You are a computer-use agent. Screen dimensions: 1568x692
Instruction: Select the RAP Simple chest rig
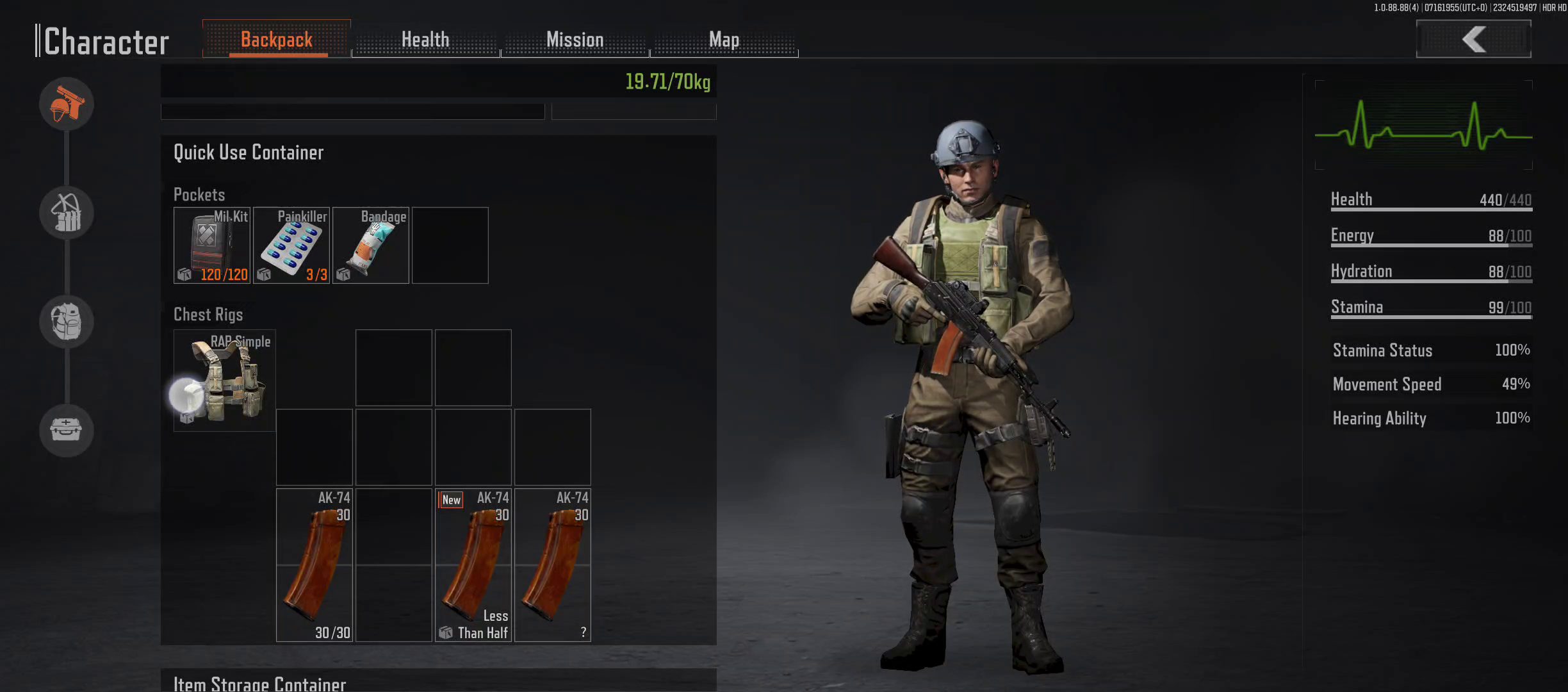coord(225,381)
